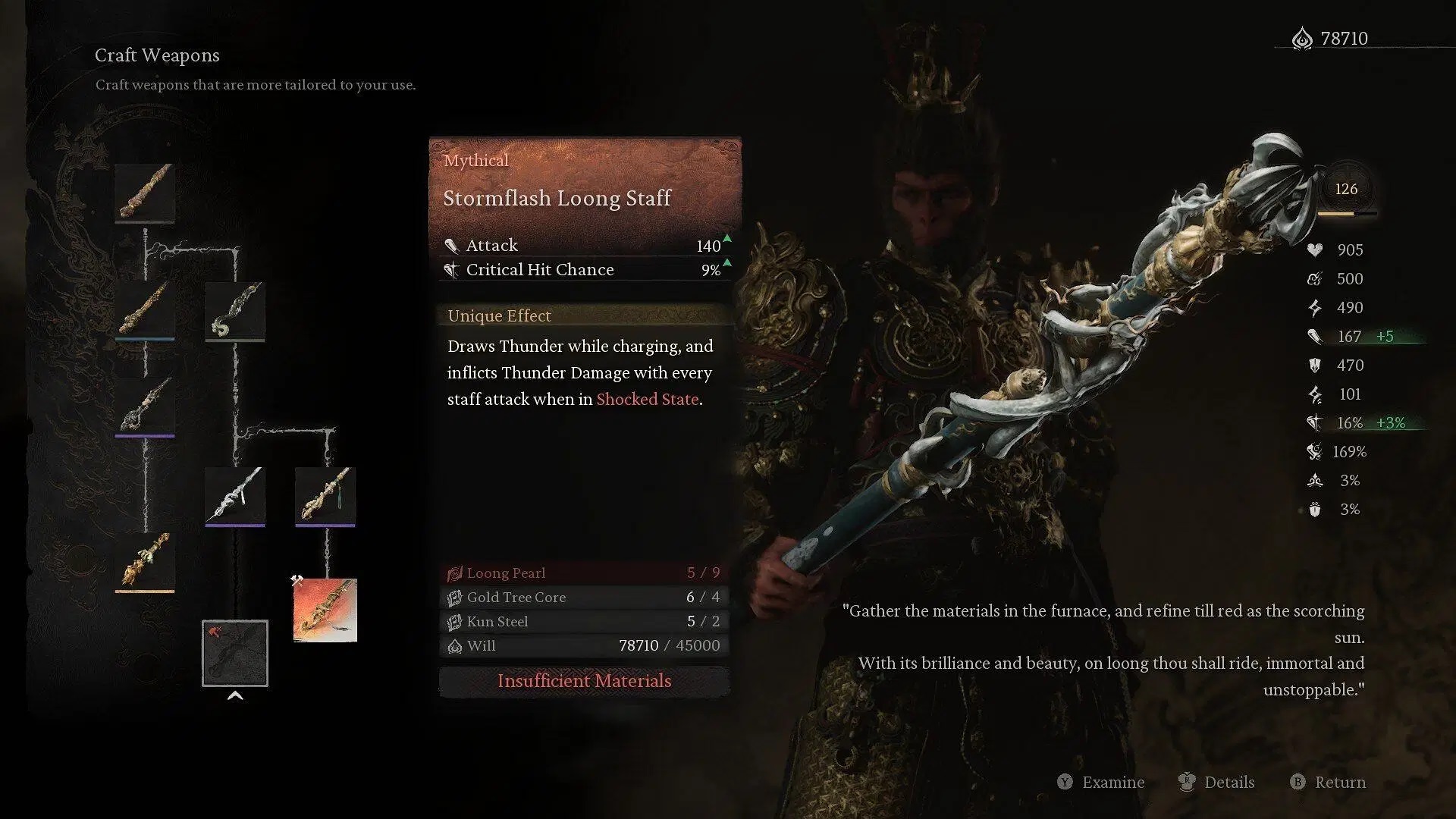This screenshot has height=819, width=1456.
Task: Click the up chevron below the locked slot
Action: pyautogui.click(x=235, y=695)
